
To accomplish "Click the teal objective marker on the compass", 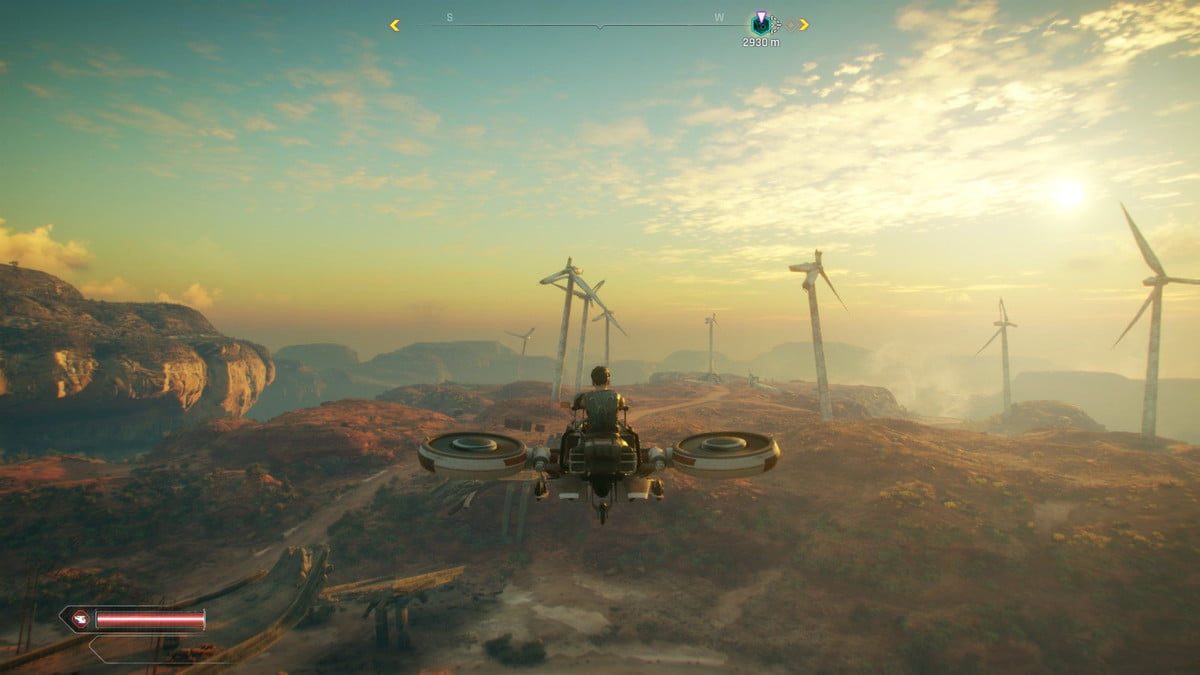I will click(x=761, y=24).
